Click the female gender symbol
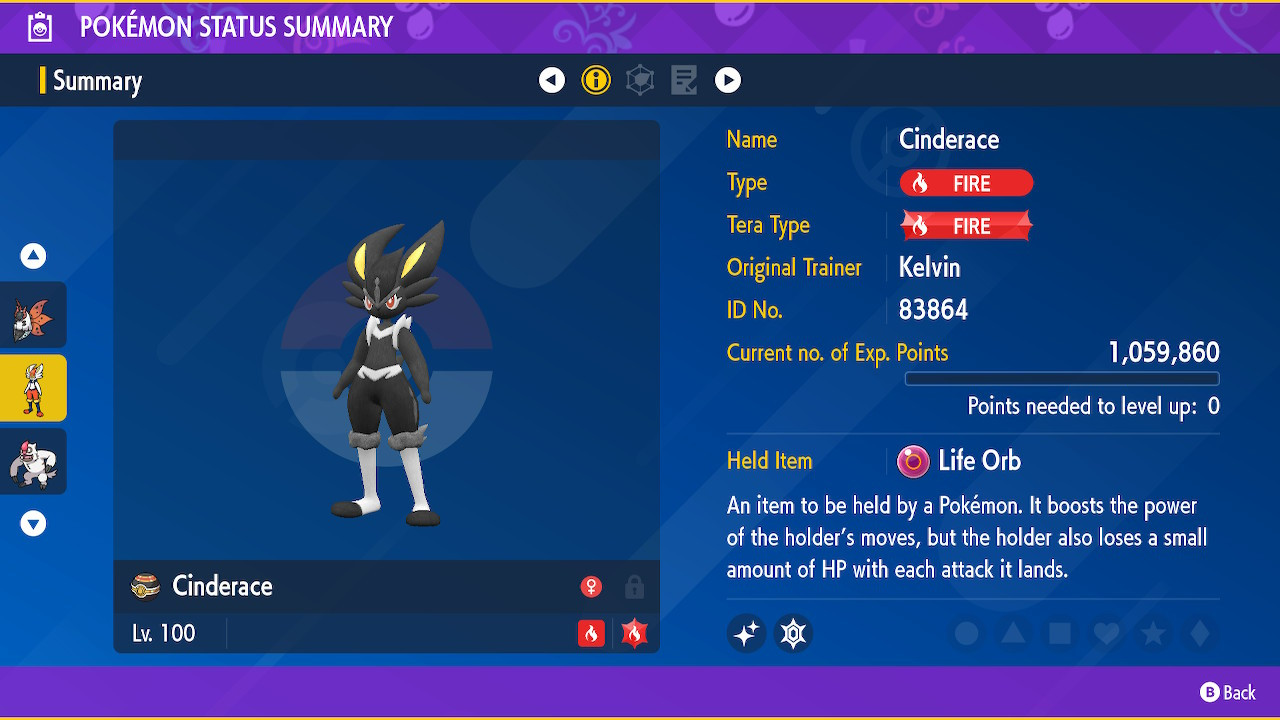Viewport: 1280px width, 720px height. click(591, 587)
